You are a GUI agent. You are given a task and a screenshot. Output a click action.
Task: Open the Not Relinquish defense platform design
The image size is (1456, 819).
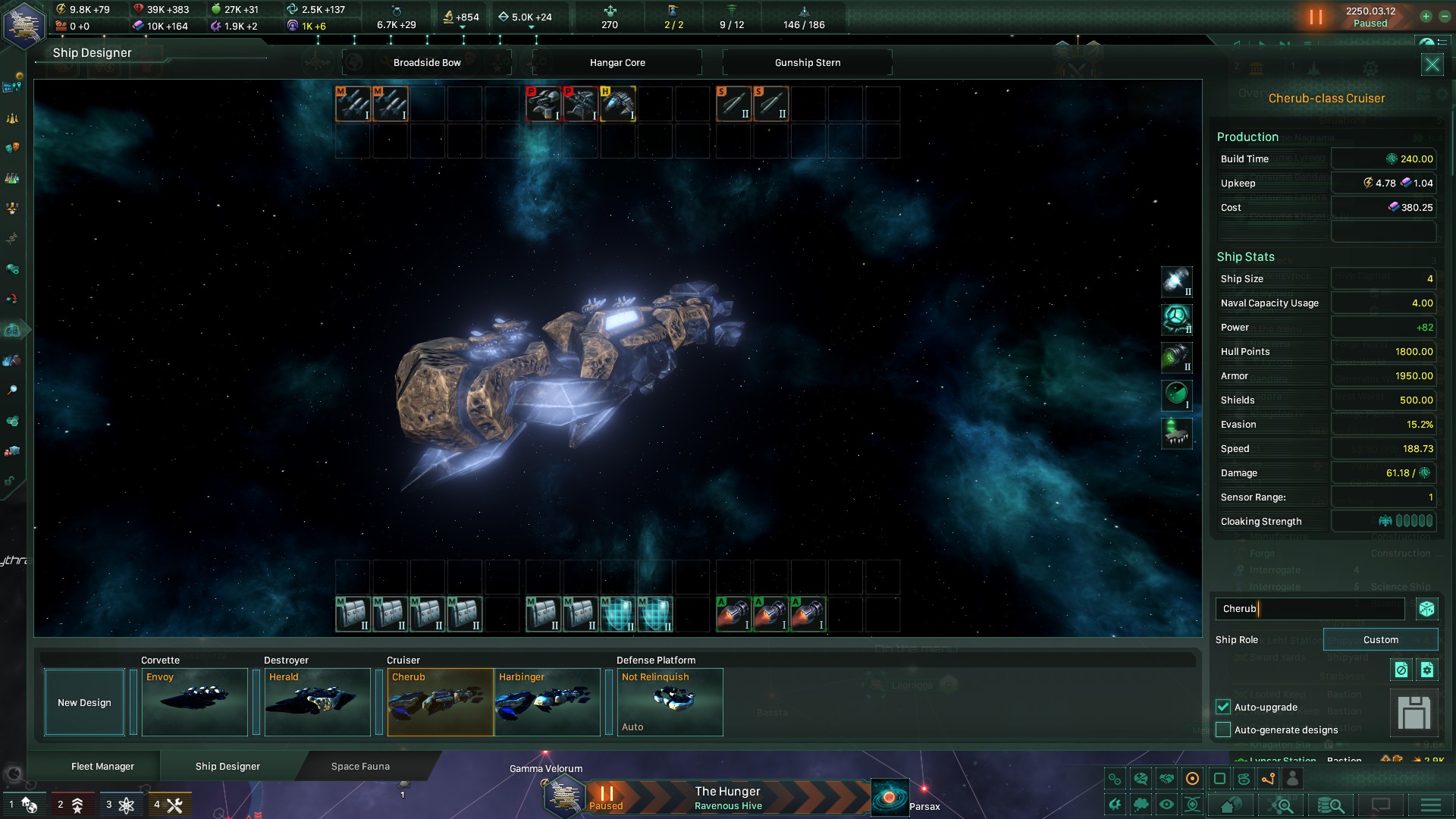(x=670, y=701)
